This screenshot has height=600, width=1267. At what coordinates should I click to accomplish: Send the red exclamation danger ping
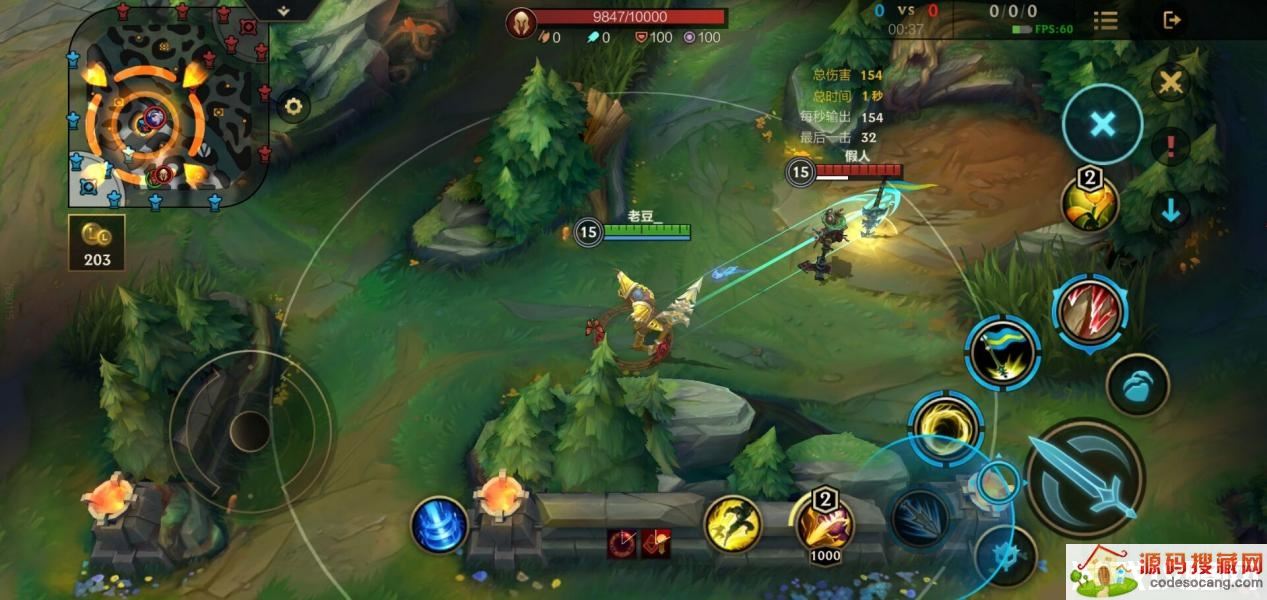point(1170,148)
